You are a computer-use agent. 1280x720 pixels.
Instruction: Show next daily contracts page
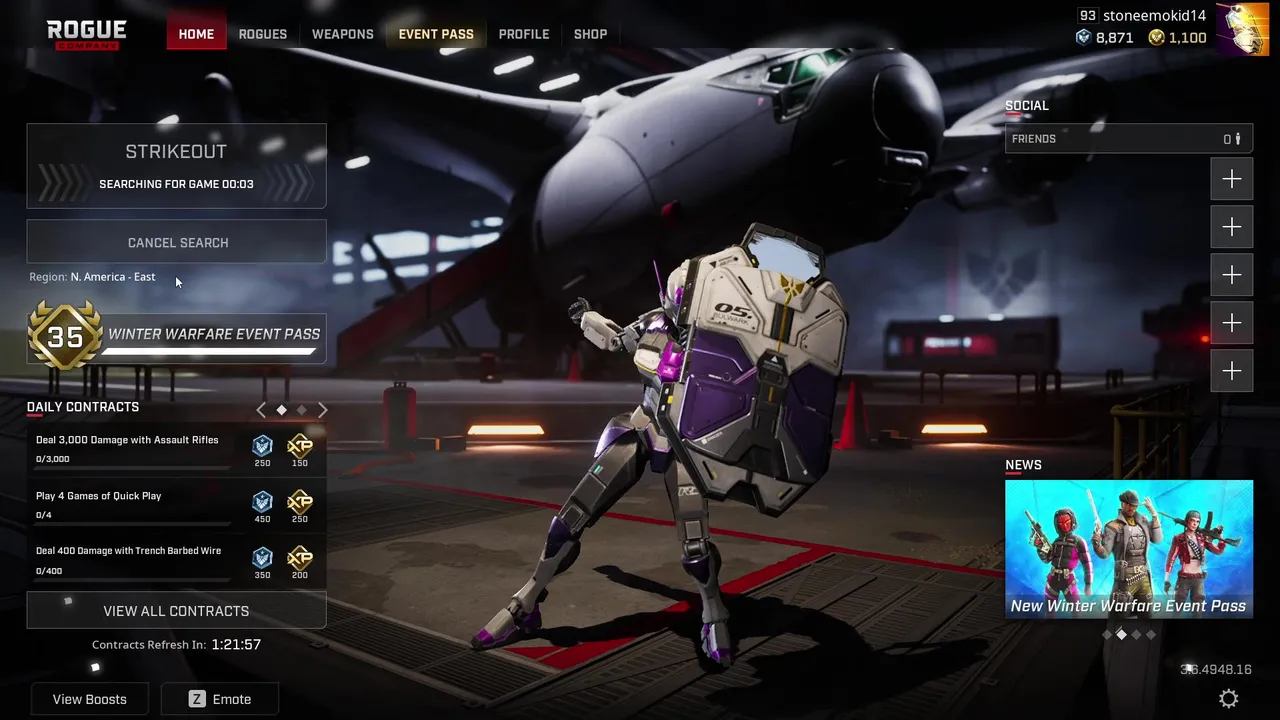click(322, 410)
